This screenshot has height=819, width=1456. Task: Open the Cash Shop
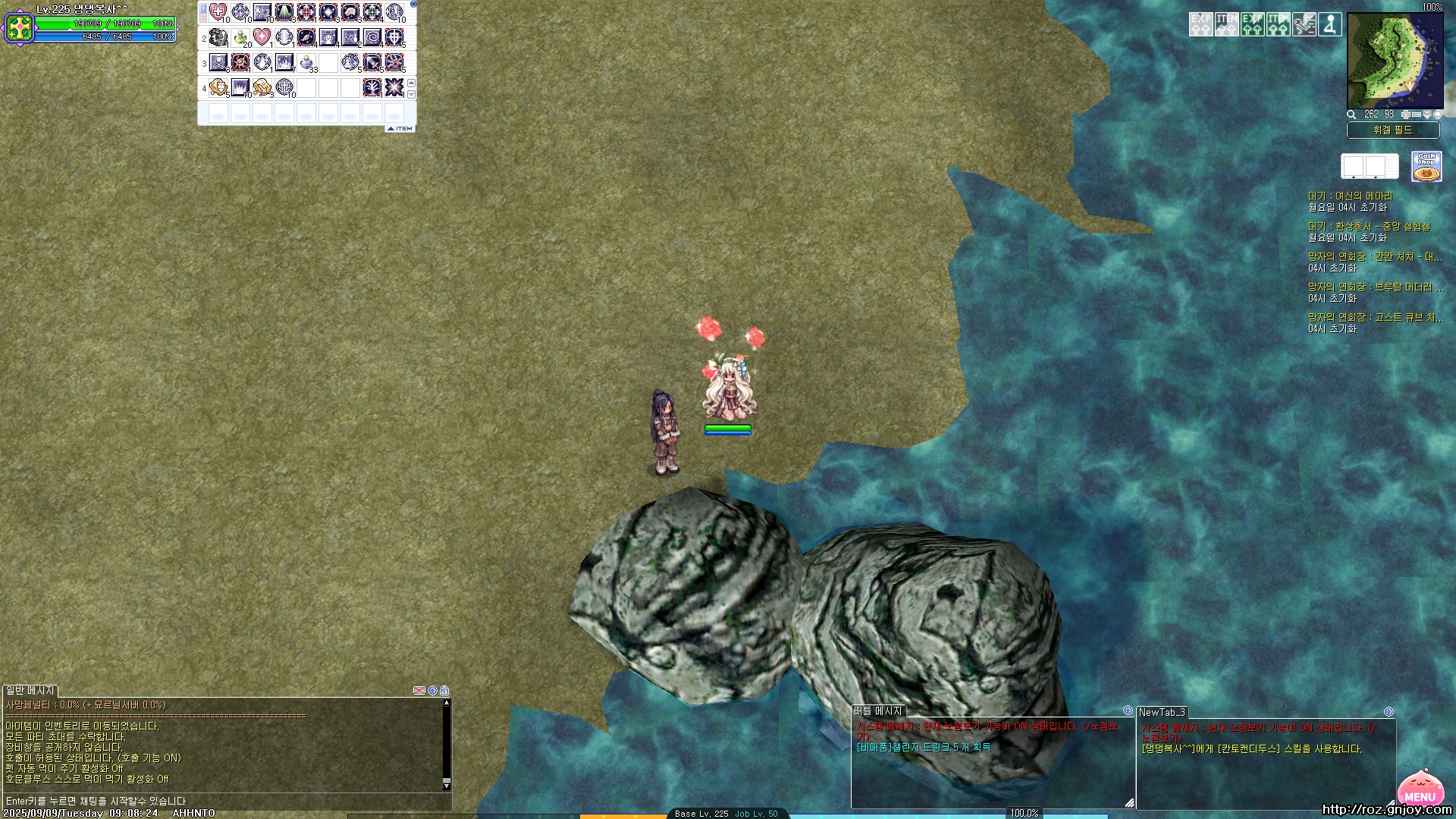coord(1426,166)
